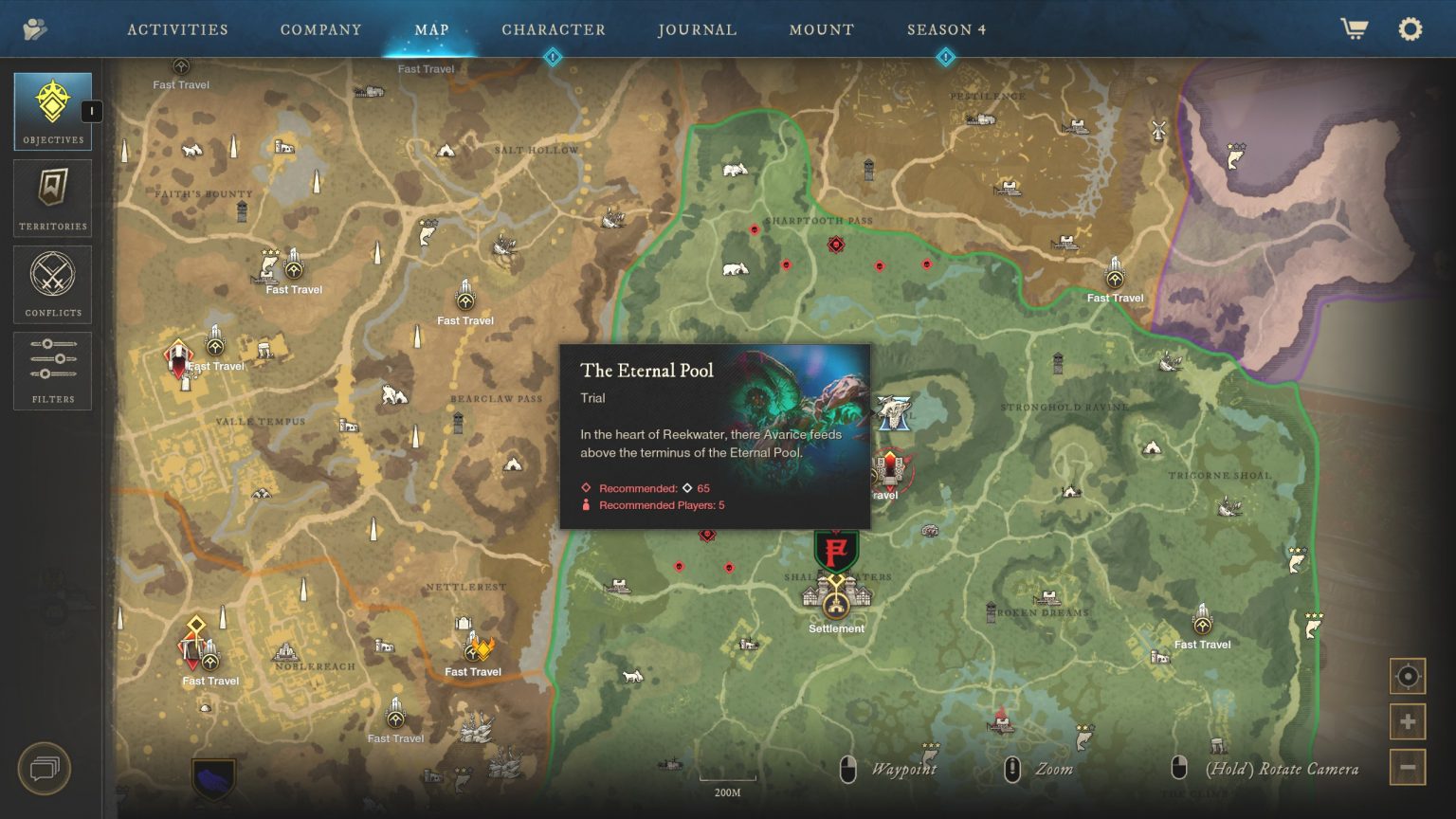The width and height of the screenshot is (1456, 819).
Task: Switch to the CHARACTER tab
Action: tap(555, 29)
